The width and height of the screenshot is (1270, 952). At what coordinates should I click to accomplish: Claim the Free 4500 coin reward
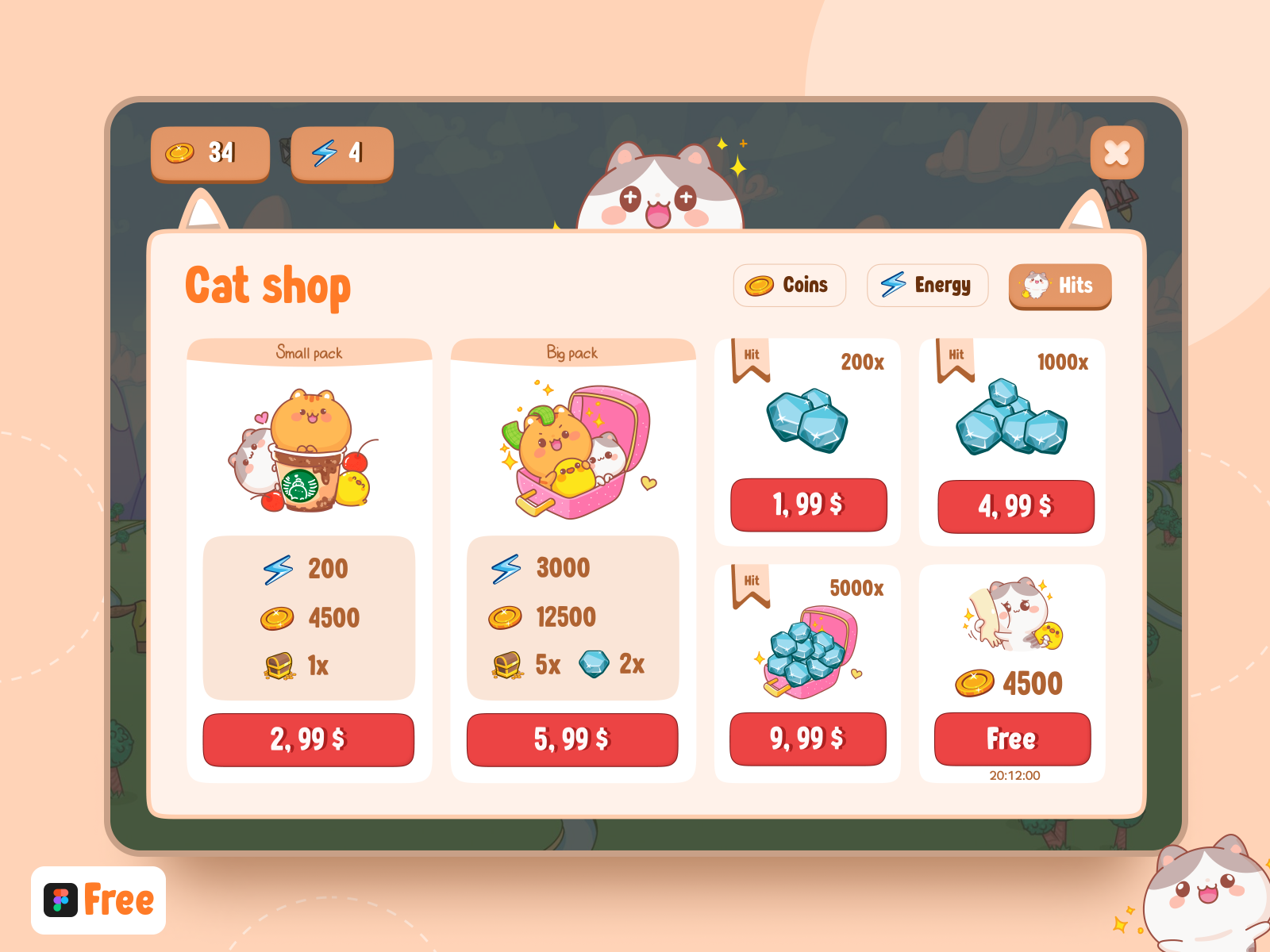tap(1013, 739)
